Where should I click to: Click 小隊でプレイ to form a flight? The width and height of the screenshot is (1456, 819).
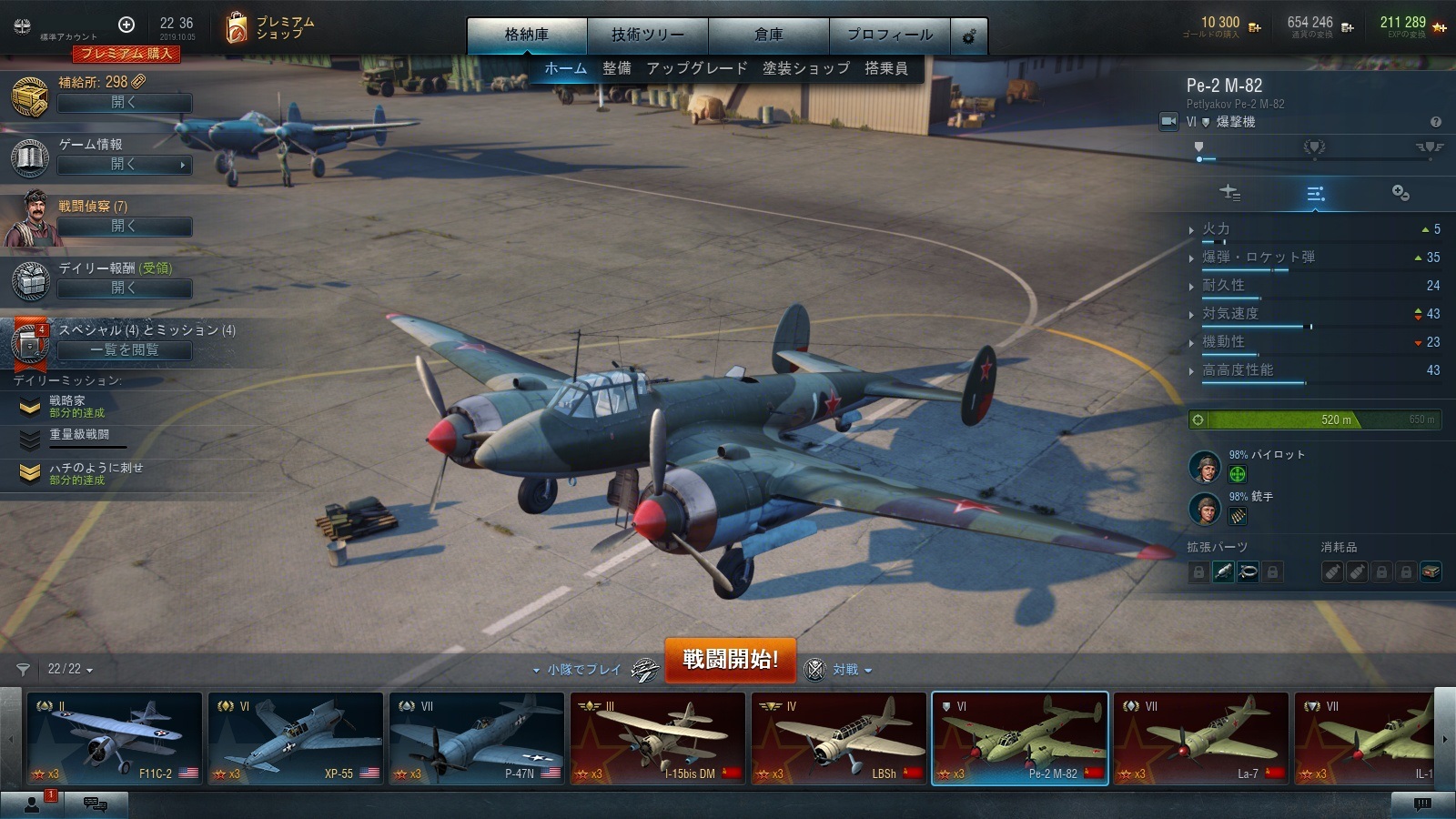[583, 670]
